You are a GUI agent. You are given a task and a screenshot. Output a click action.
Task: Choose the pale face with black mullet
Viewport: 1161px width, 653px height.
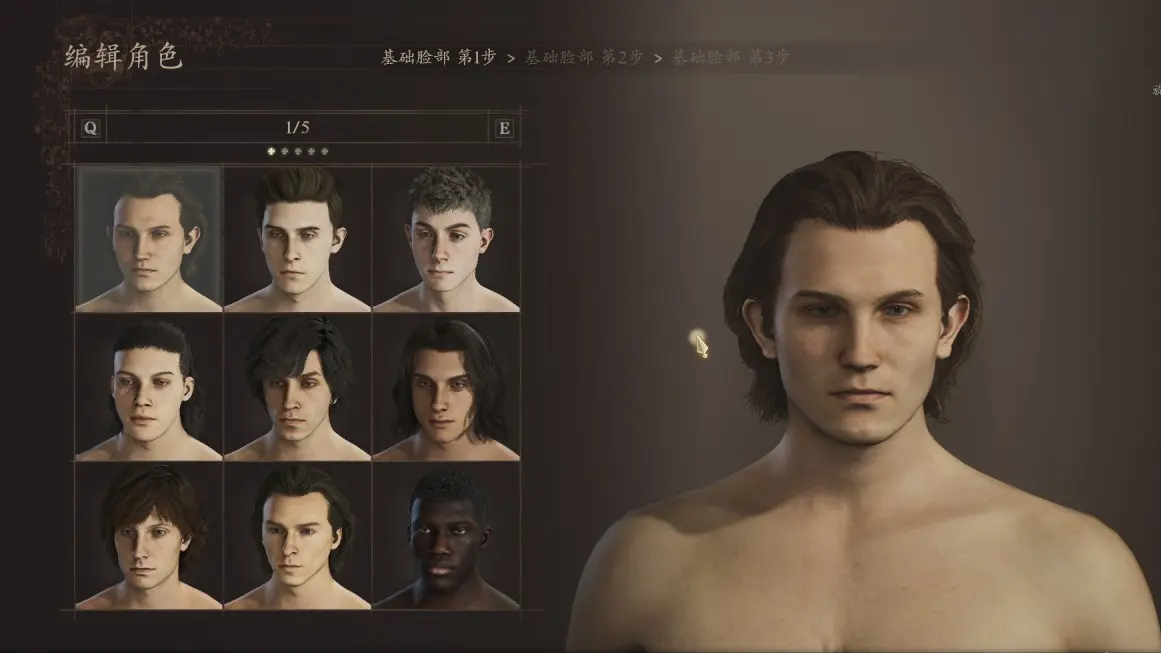point(149,389)
